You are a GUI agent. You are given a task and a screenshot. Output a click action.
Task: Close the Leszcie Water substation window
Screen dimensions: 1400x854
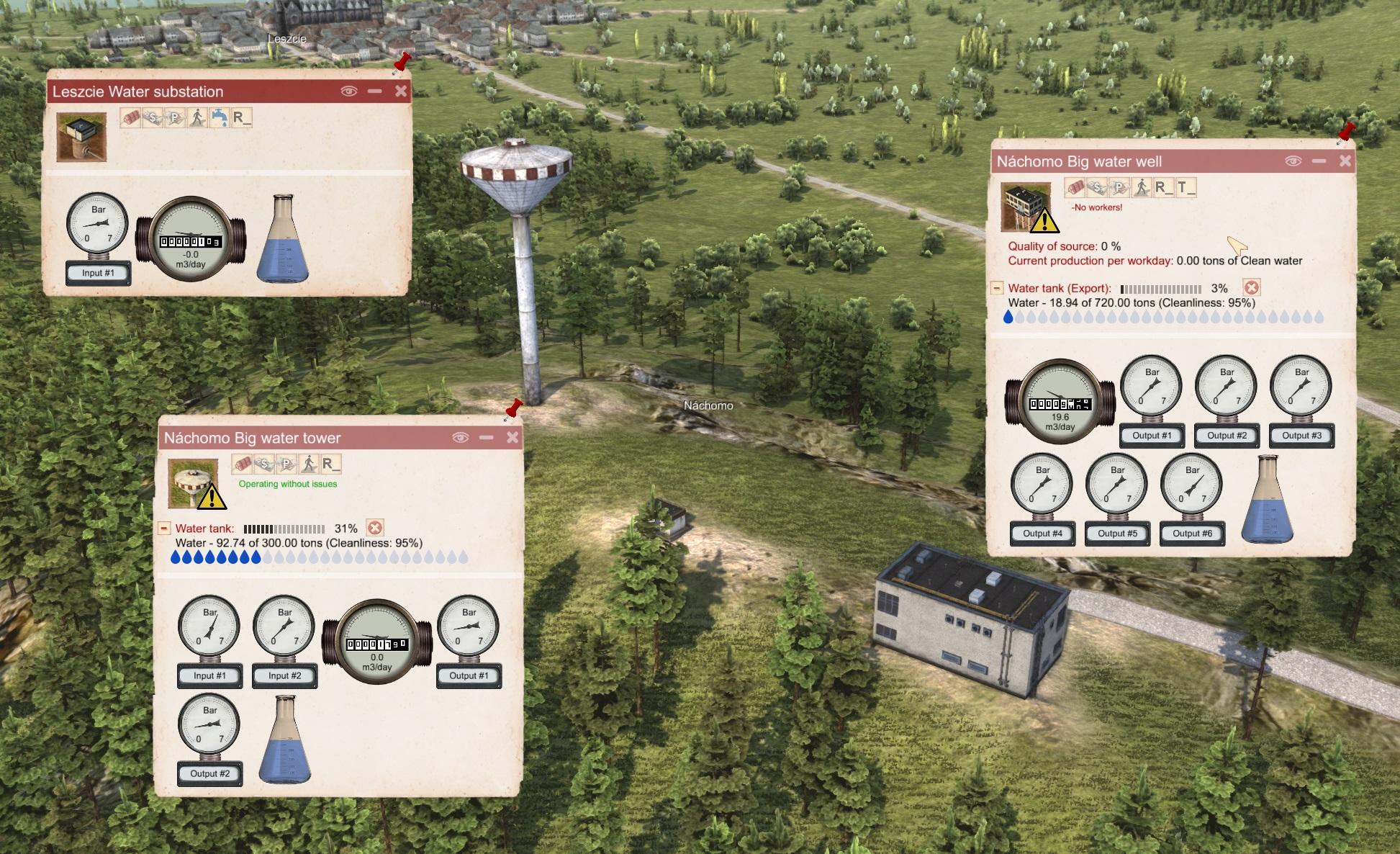(x=401, y=91)
